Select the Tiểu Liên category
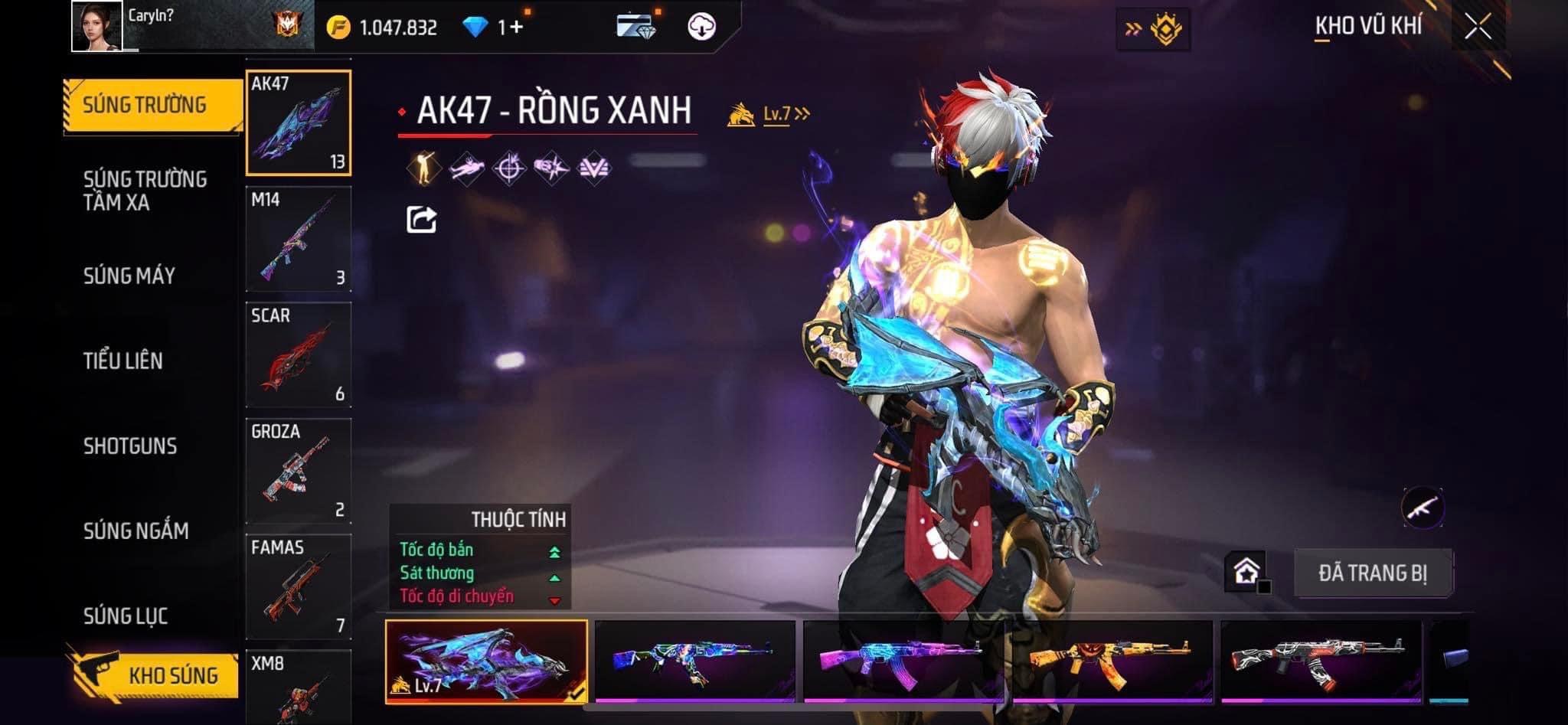The height and width of the screenshot is (725, 1568). 122,361
